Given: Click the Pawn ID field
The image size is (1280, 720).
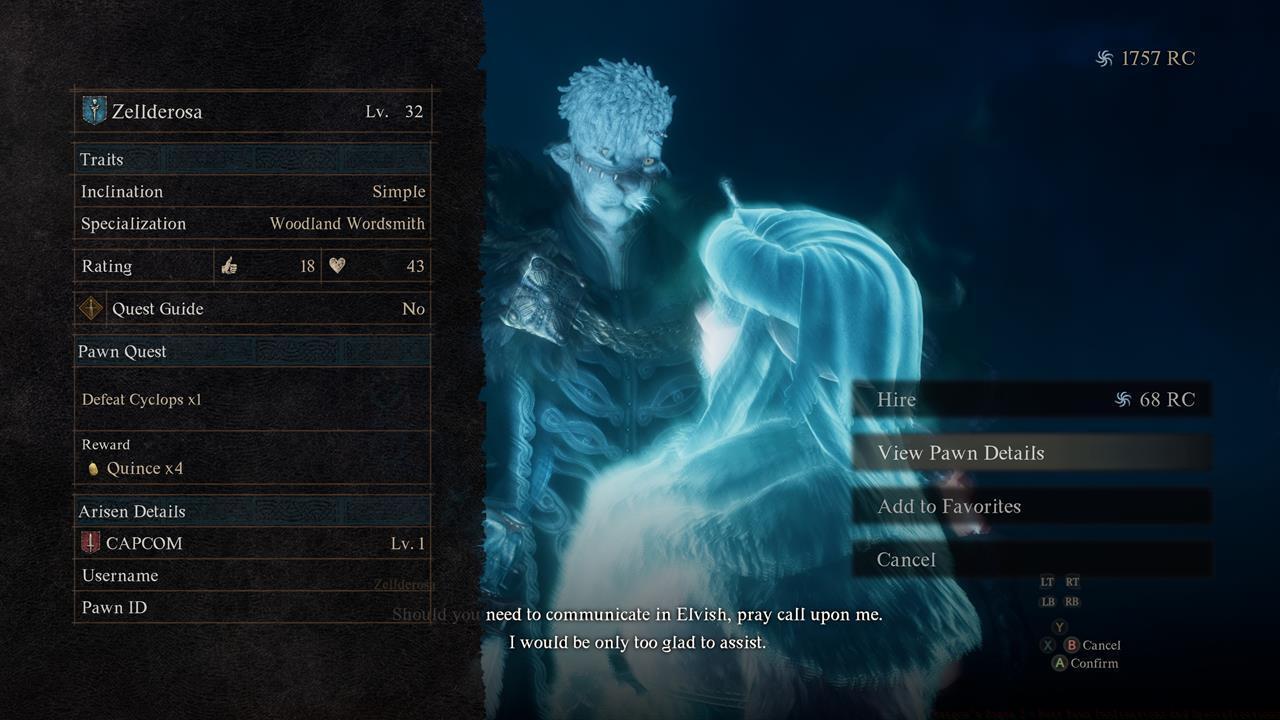Looking at the screenshot, I should click(113, 607).
